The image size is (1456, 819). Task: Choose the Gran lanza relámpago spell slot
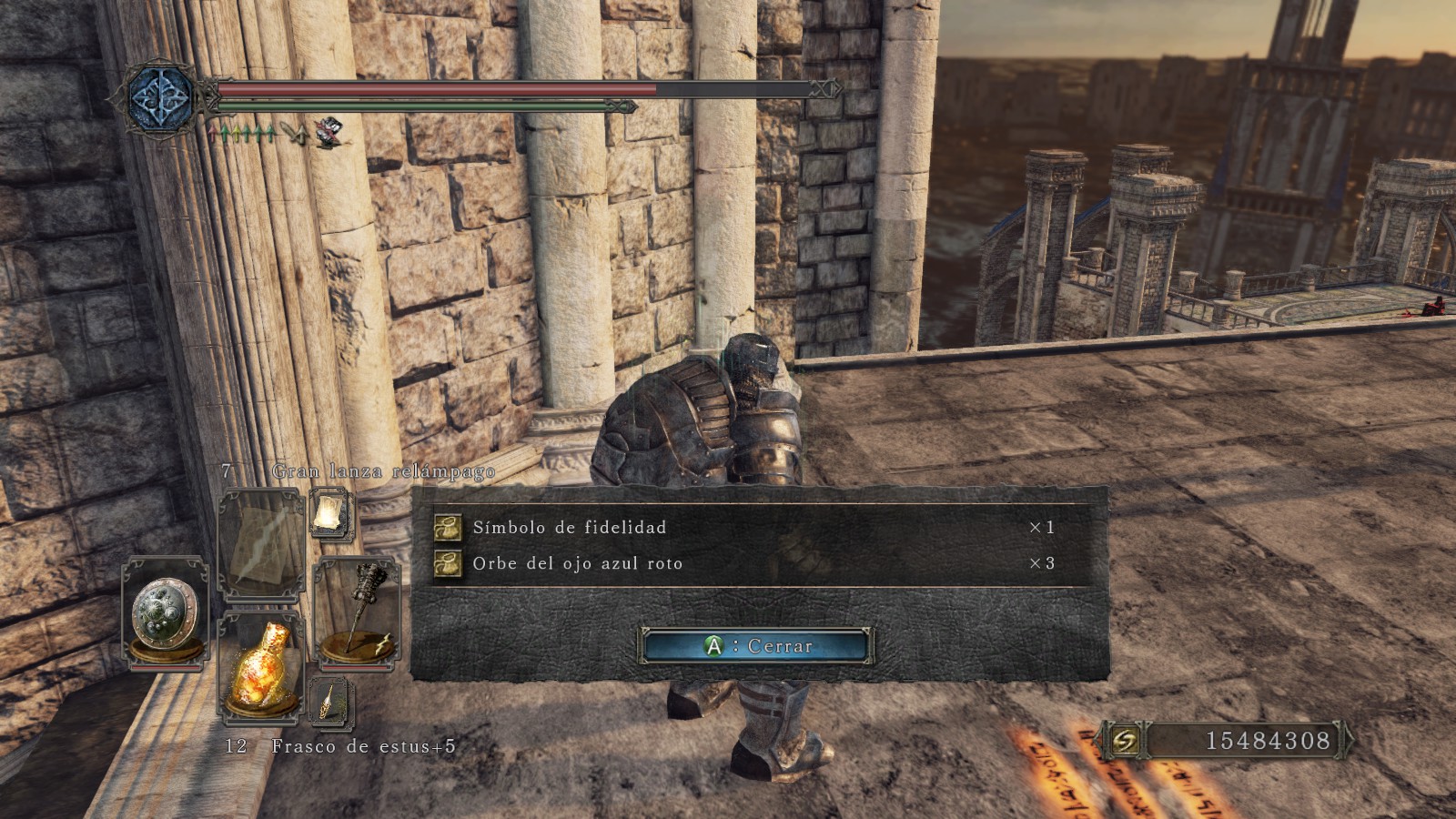tap(261, 542)
